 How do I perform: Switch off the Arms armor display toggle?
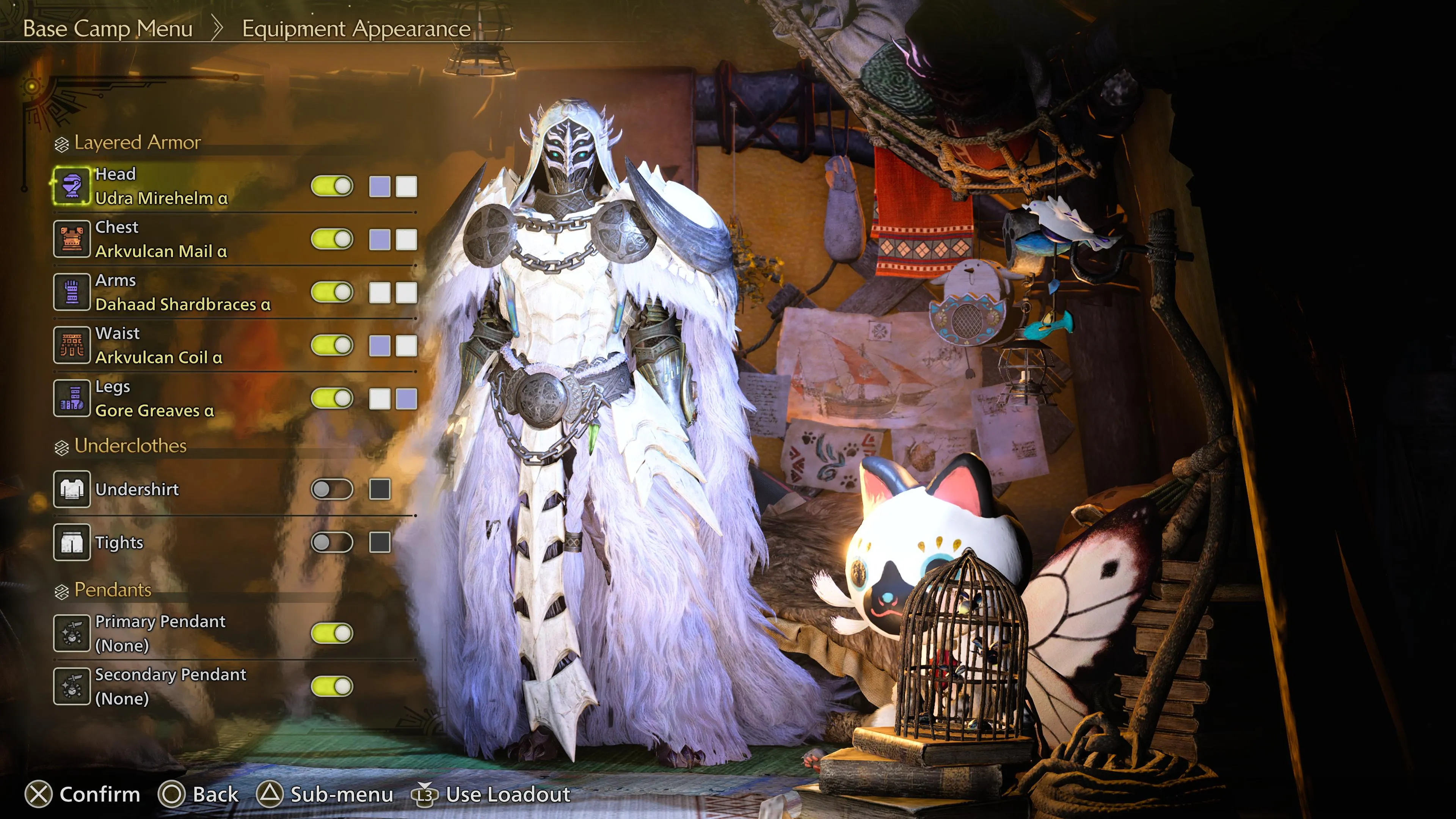333,292
